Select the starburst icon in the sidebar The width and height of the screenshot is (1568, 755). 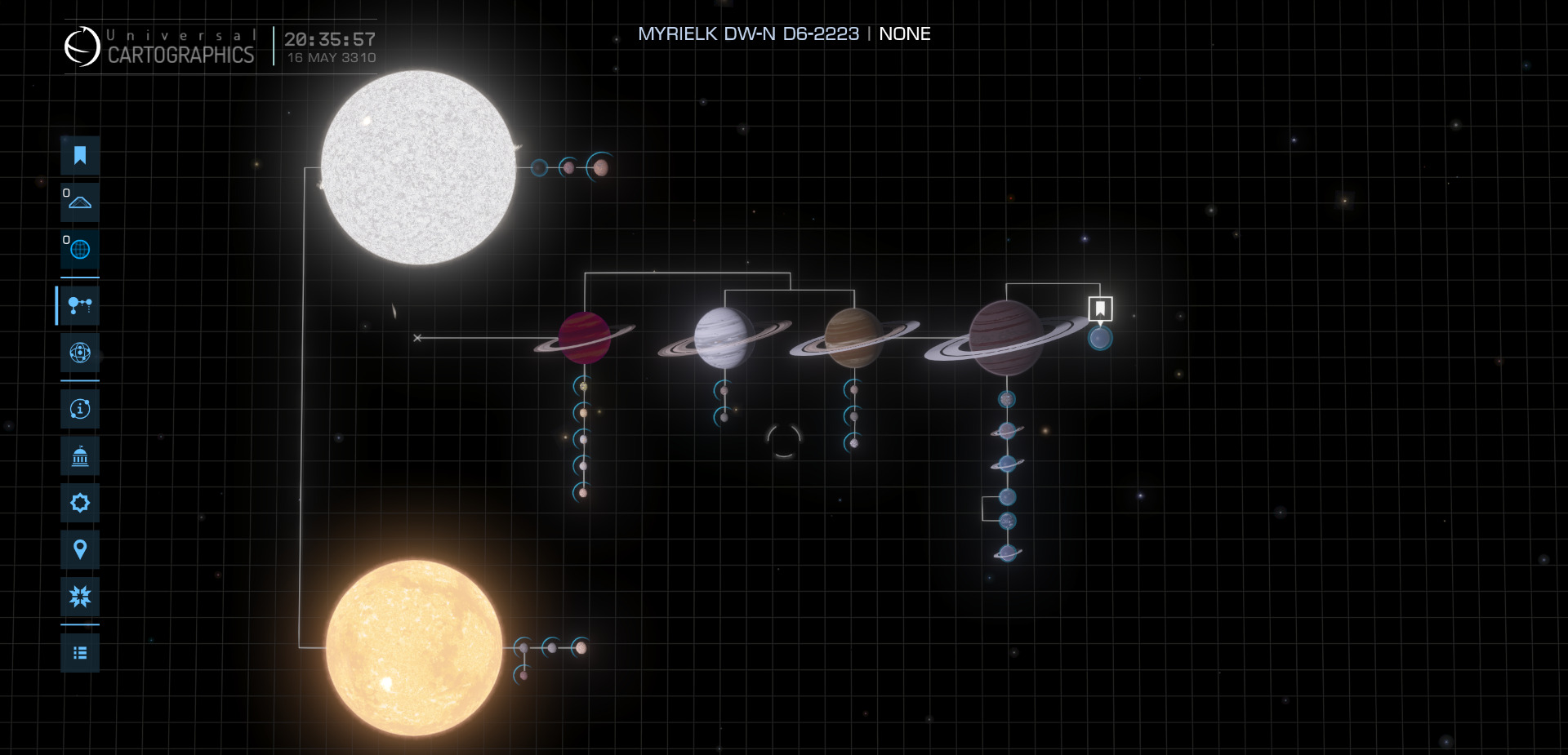(x=80, y=597)
